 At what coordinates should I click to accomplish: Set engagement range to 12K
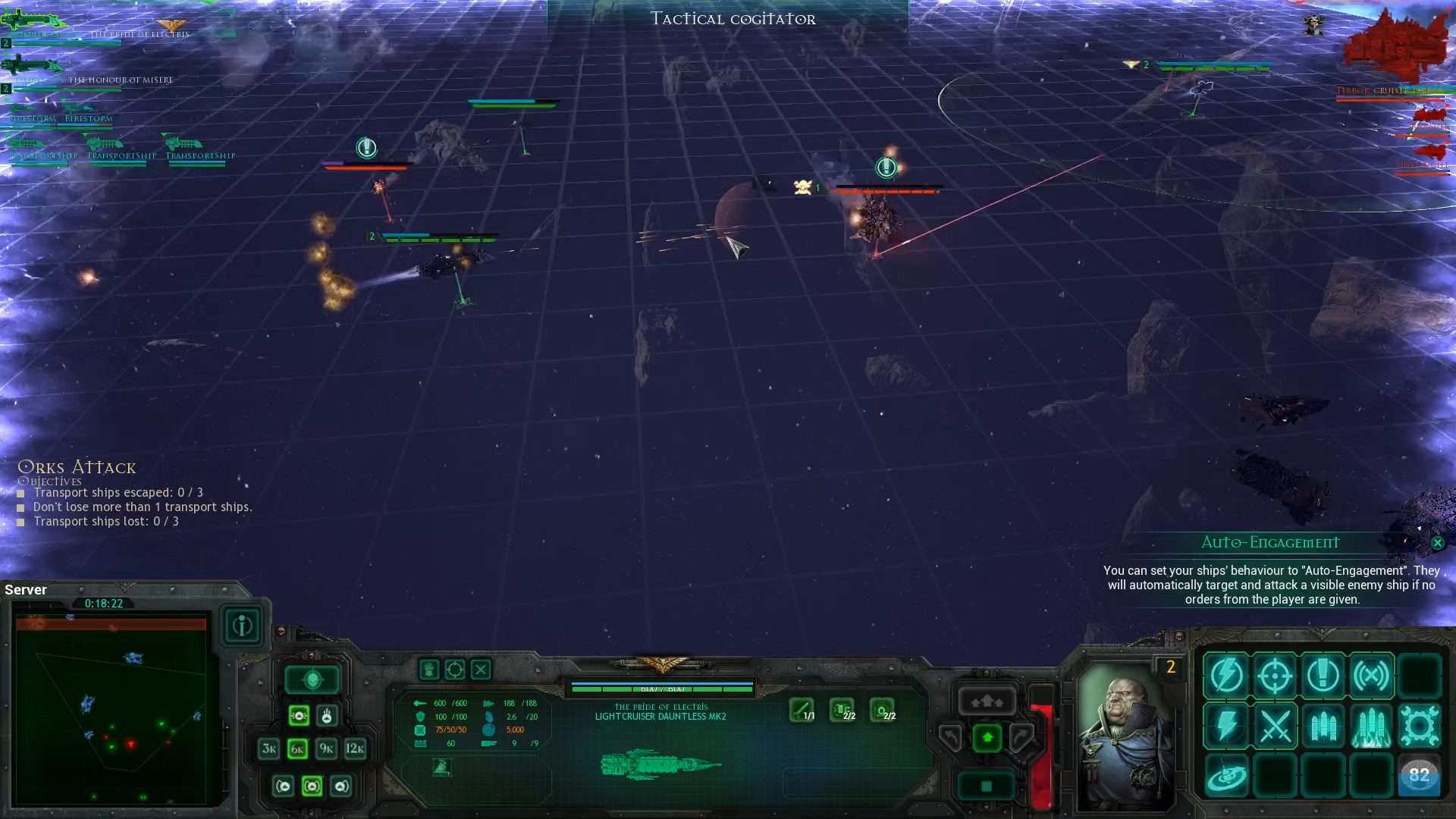click(355, 749)
